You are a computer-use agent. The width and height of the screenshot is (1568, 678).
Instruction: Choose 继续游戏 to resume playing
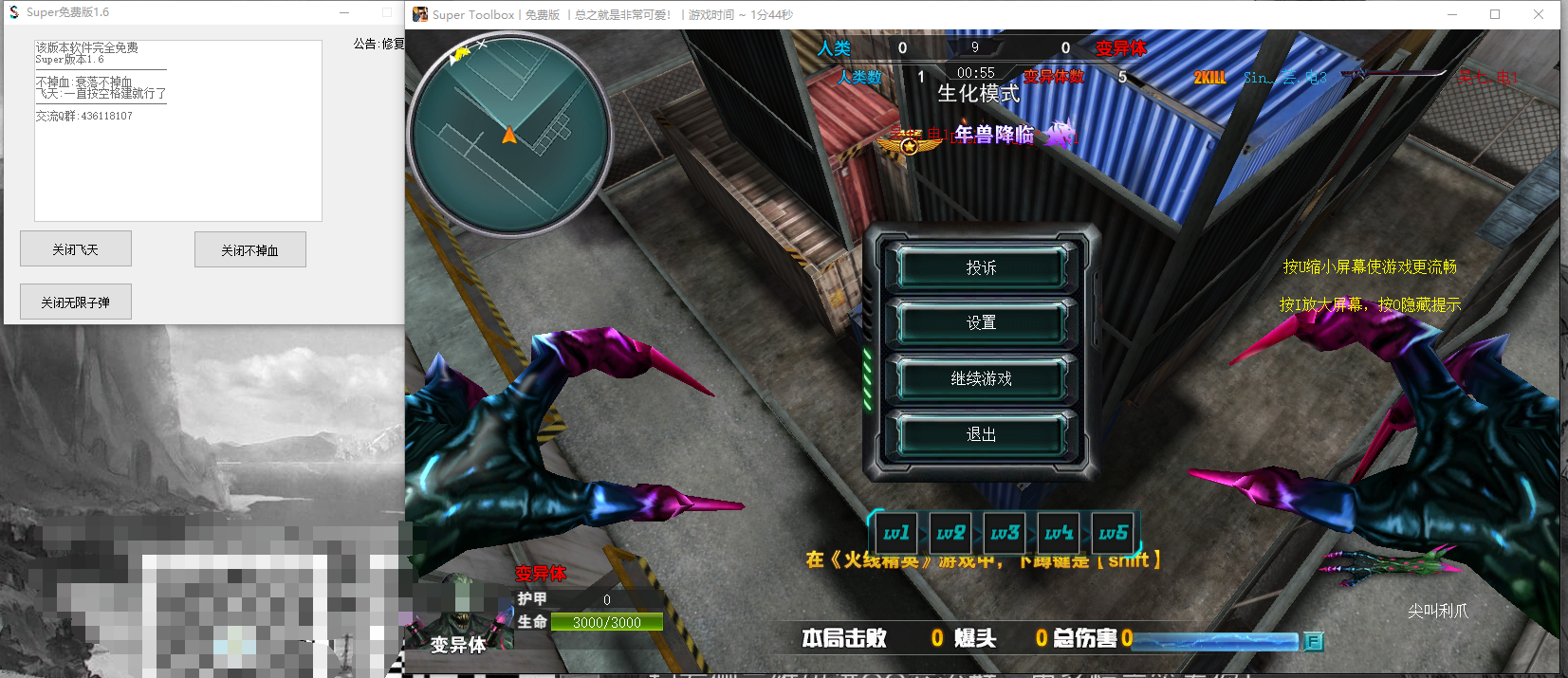pyautogui.click(x=981, y=379)
